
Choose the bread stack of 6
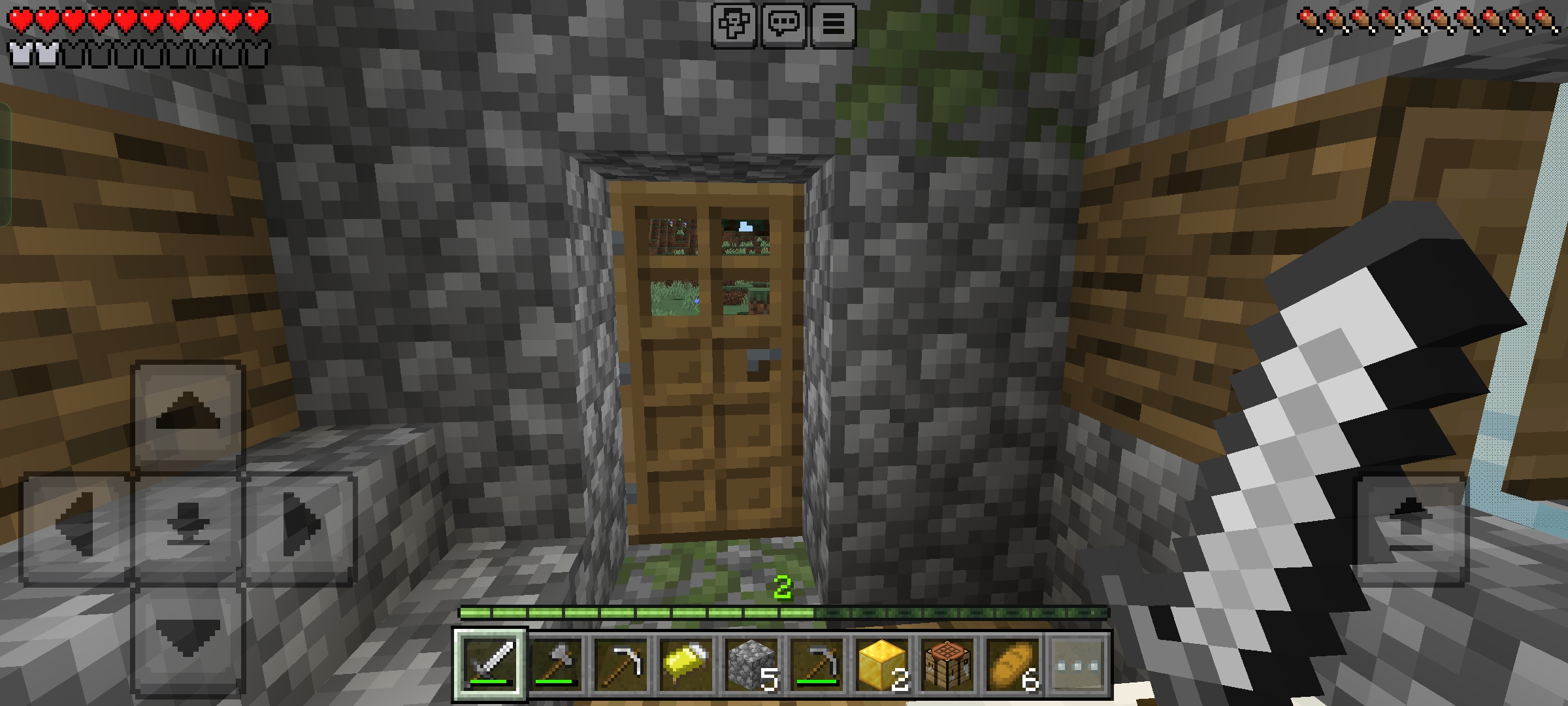pos(1012,665)
